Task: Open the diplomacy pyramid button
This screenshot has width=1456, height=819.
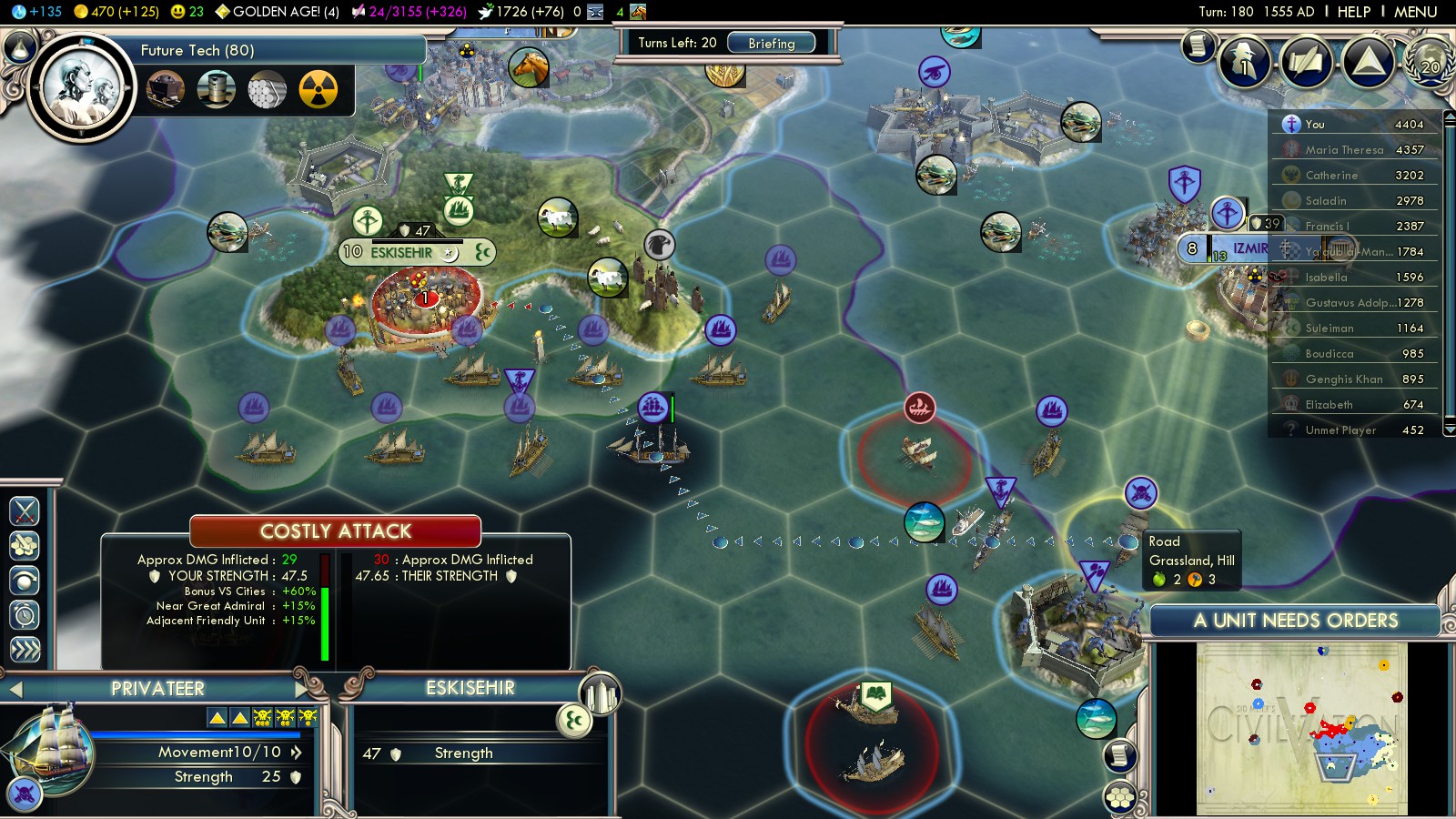Action: 1368,62
